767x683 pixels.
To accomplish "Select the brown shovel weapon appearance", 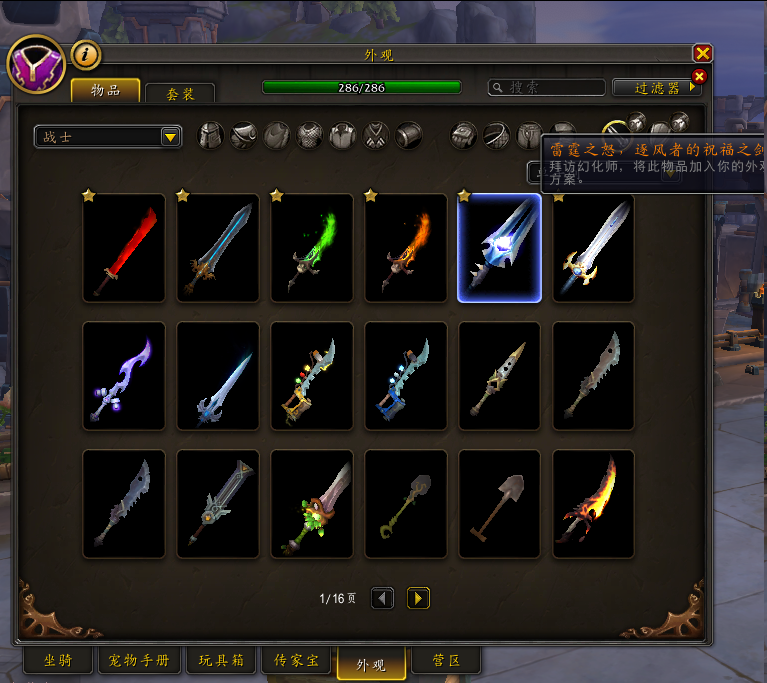I will point(499,504).
